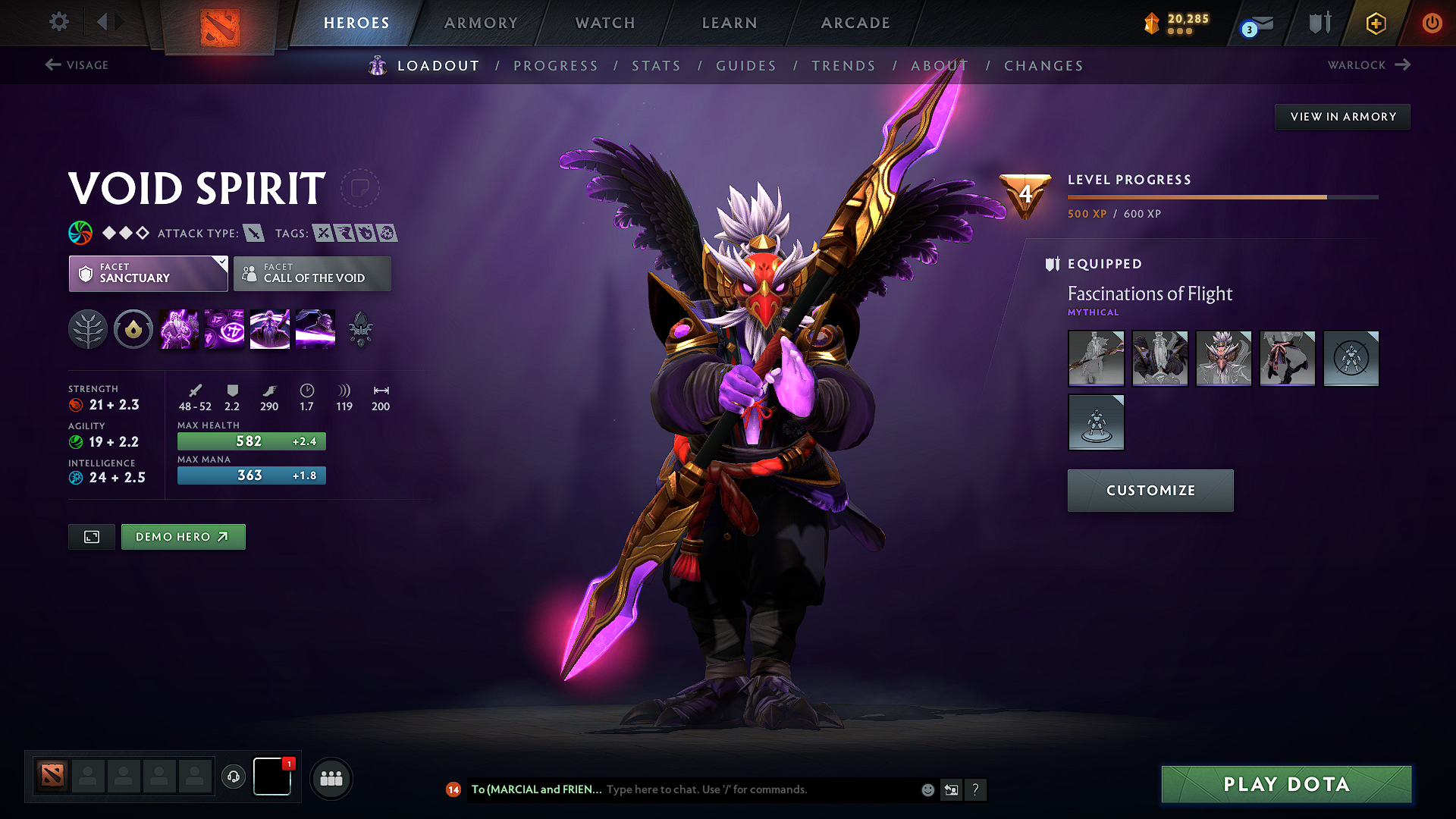Viewport: 1456px width, 819px height.
Task: Open the first Void Spirit ability icon
Action: (179, 329)
